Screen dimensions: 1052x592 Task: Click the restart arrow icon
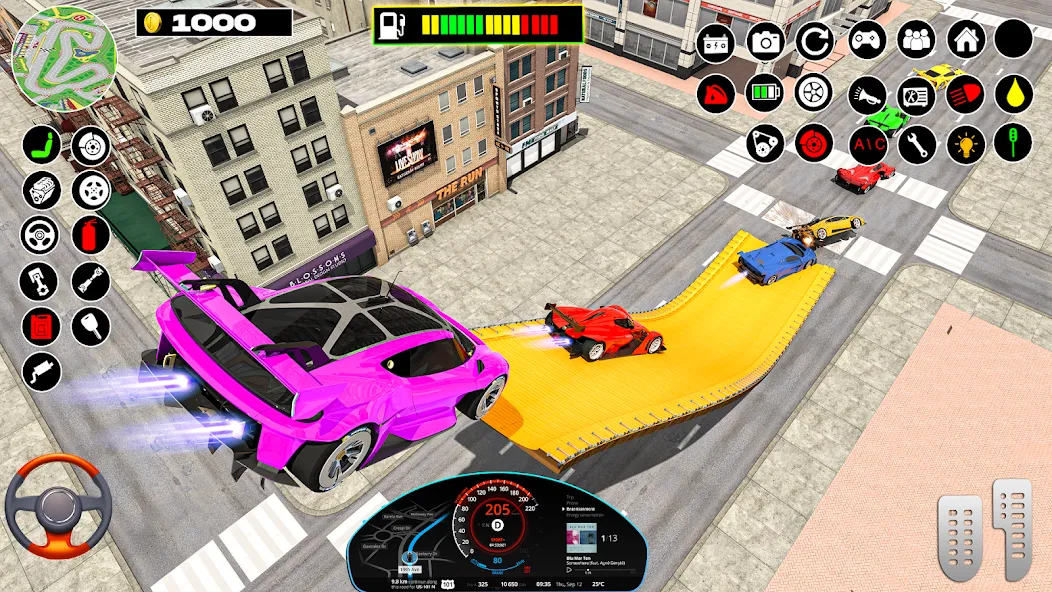click(x=814, y=41)
